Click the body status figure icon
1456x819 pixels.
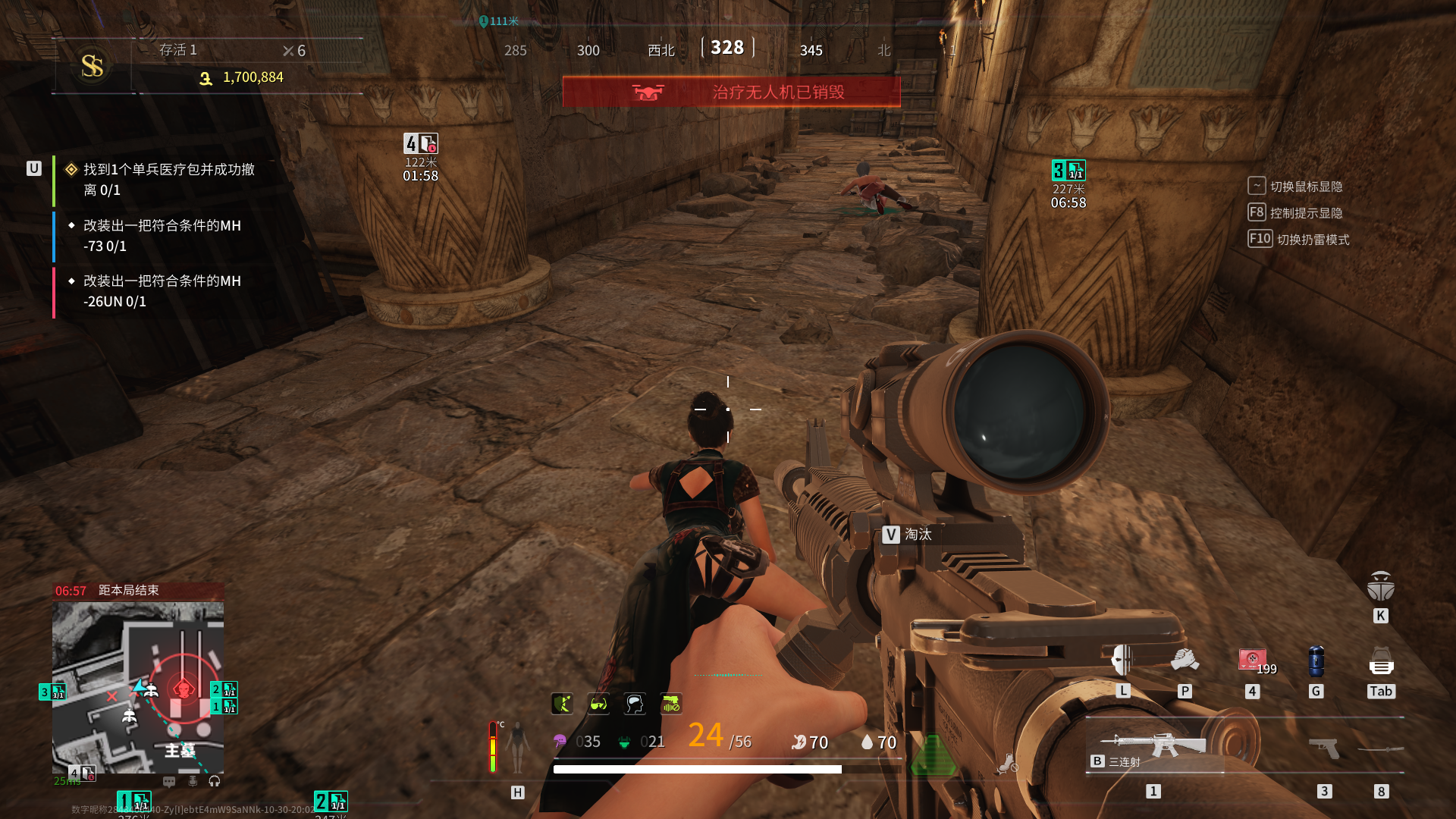click(518, 747)
